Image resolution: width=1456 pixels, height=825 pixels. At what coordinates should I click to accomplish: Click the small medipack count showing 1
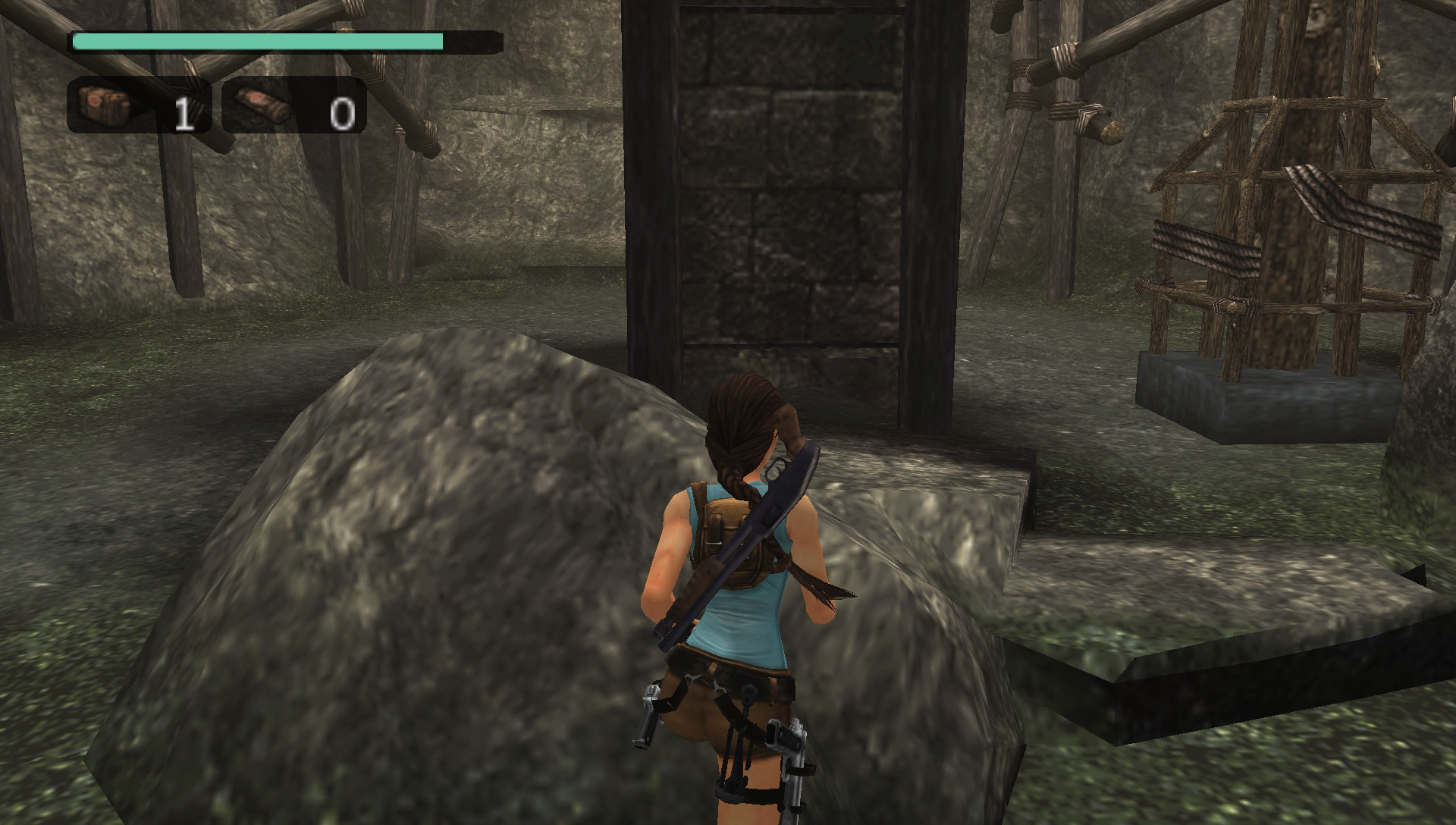click(x=182, y=114)
